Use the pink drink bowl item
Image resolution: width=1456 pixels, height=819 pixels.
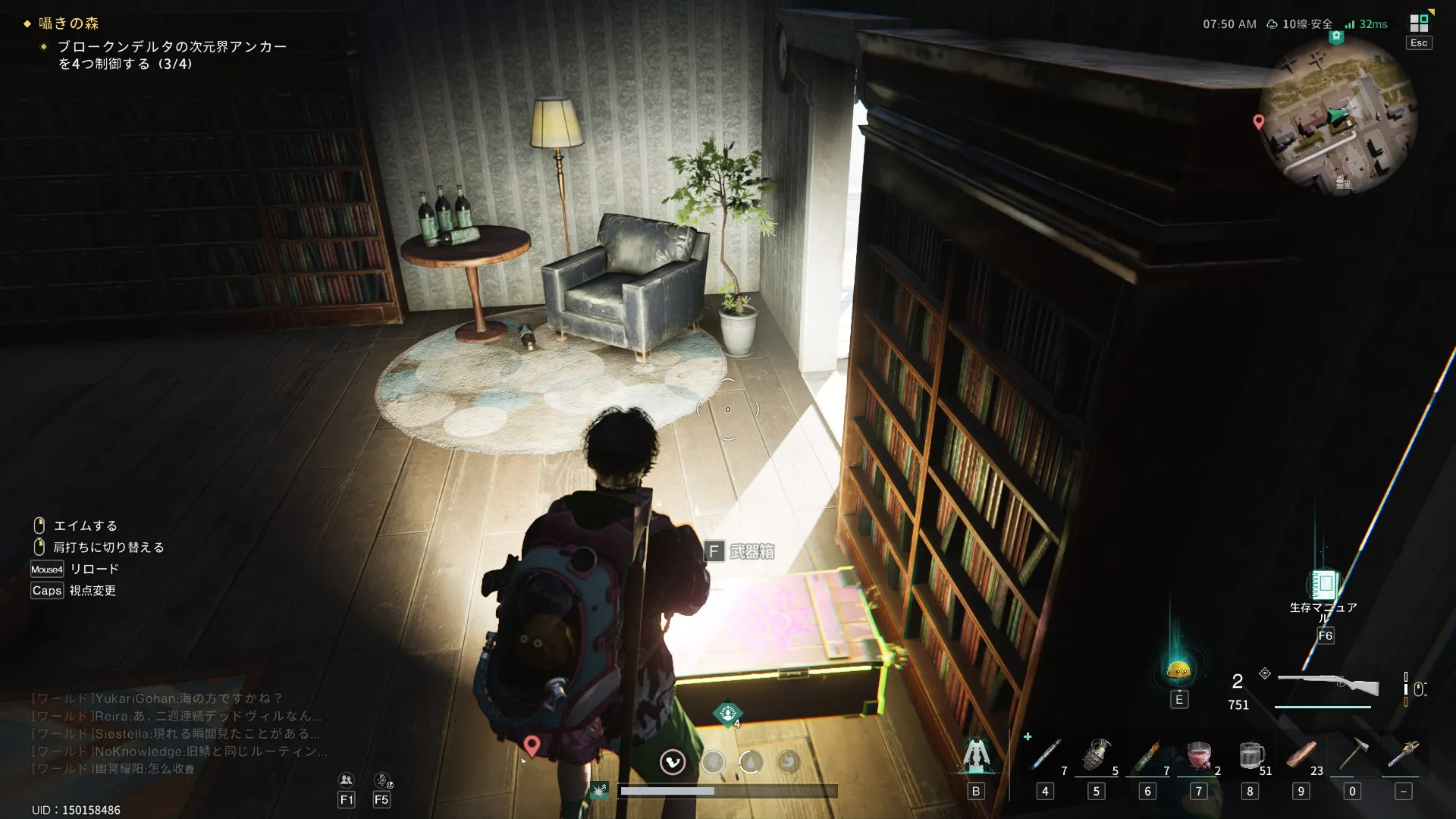point(1198,755)
